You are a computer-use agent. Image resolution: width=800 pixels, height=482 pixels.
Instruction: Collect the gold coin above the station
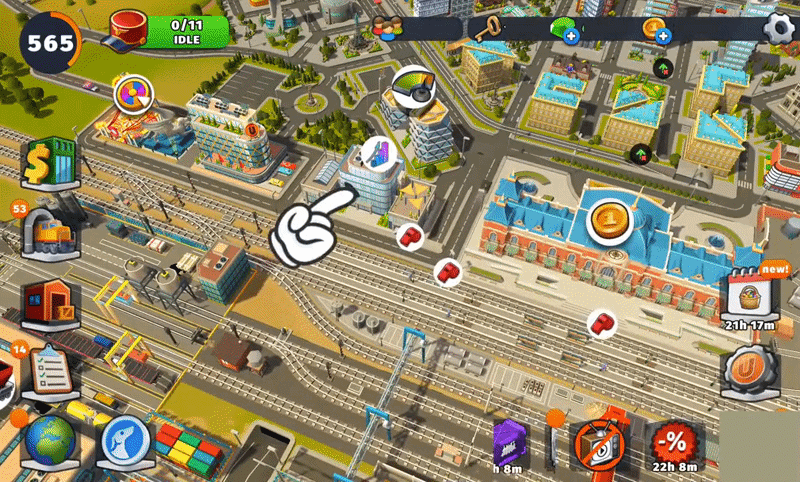(x=607, y=220)
